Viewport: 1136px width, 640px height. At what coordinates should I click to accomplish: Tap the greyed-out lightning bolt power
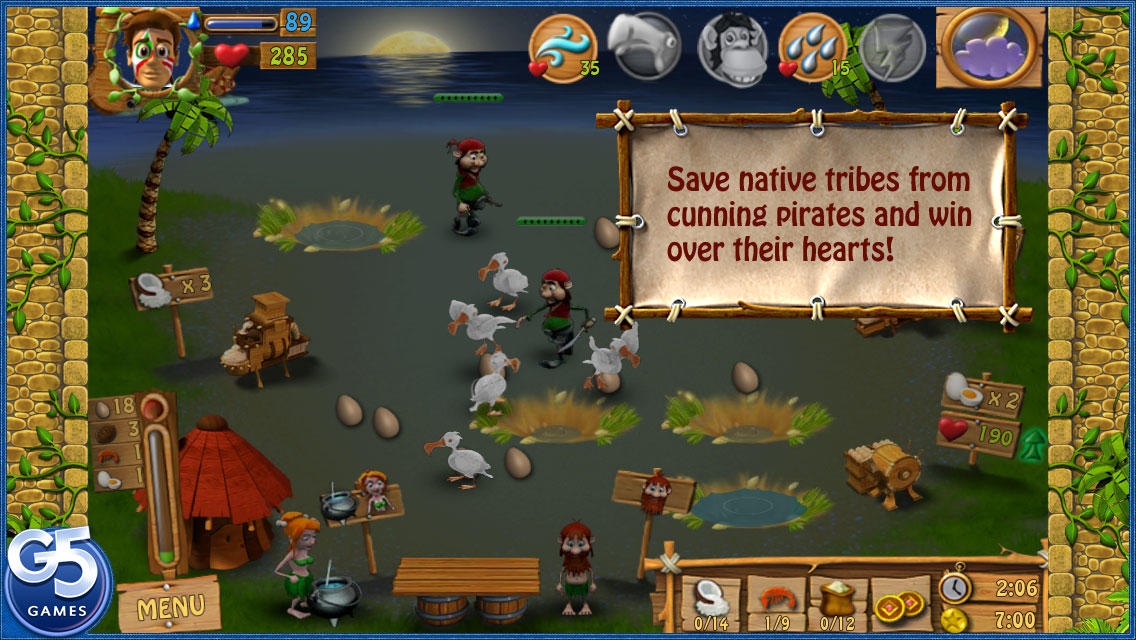point(892,46)
